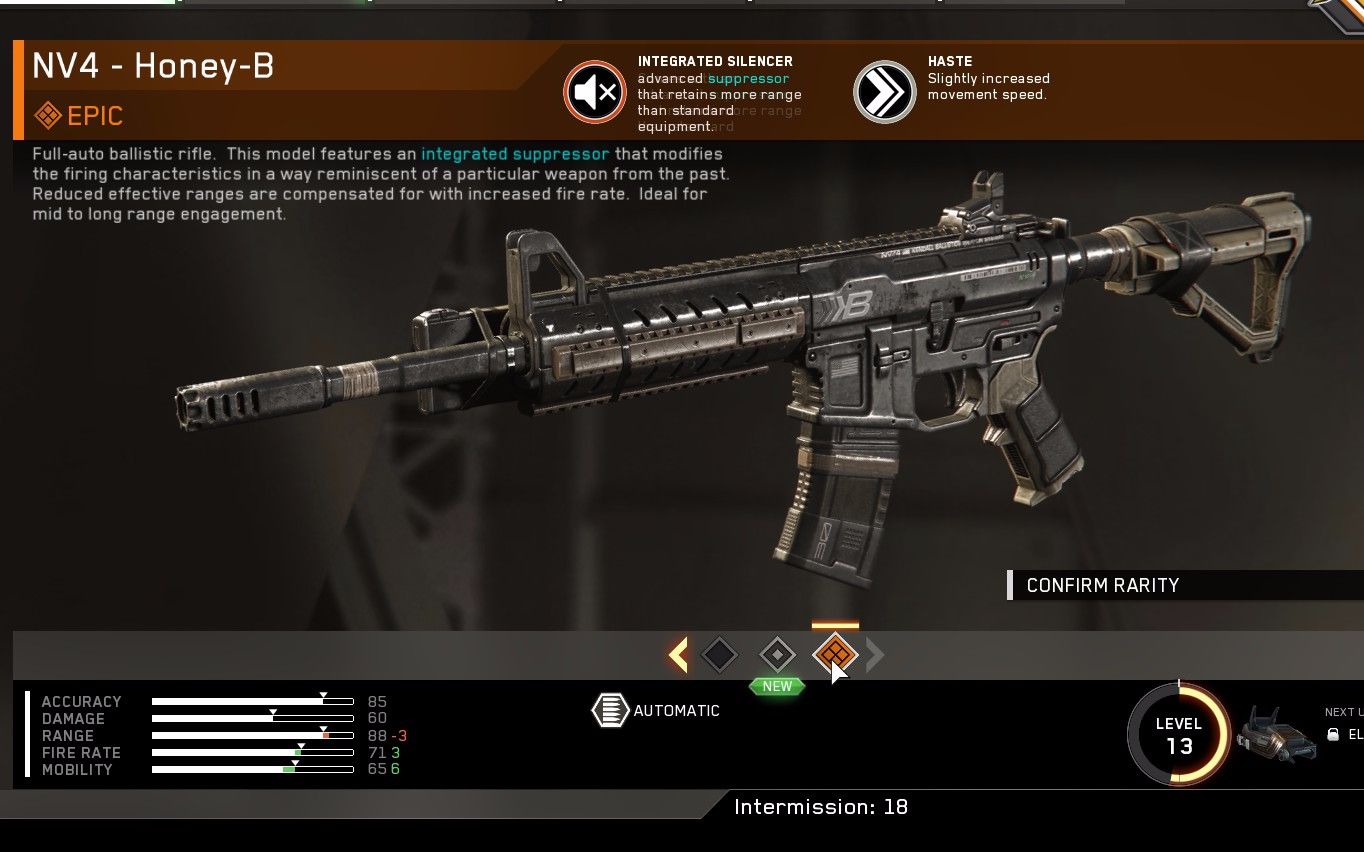Advance with the greyed right arrow
Viewport: 1364px width, 852px height.
(875, 656)
